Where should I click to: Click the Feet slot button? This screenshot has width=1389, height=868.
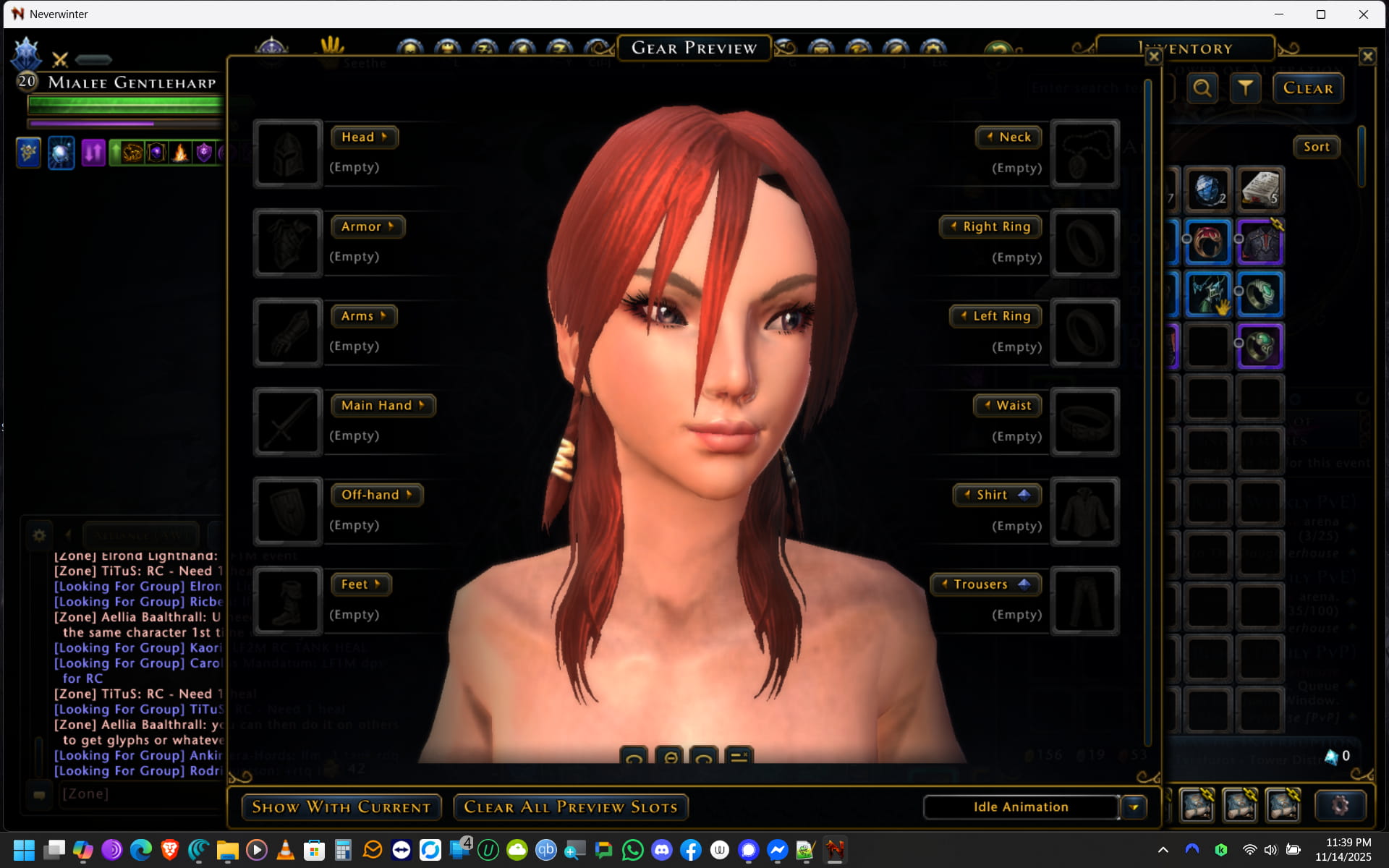[x=360, y=584]
